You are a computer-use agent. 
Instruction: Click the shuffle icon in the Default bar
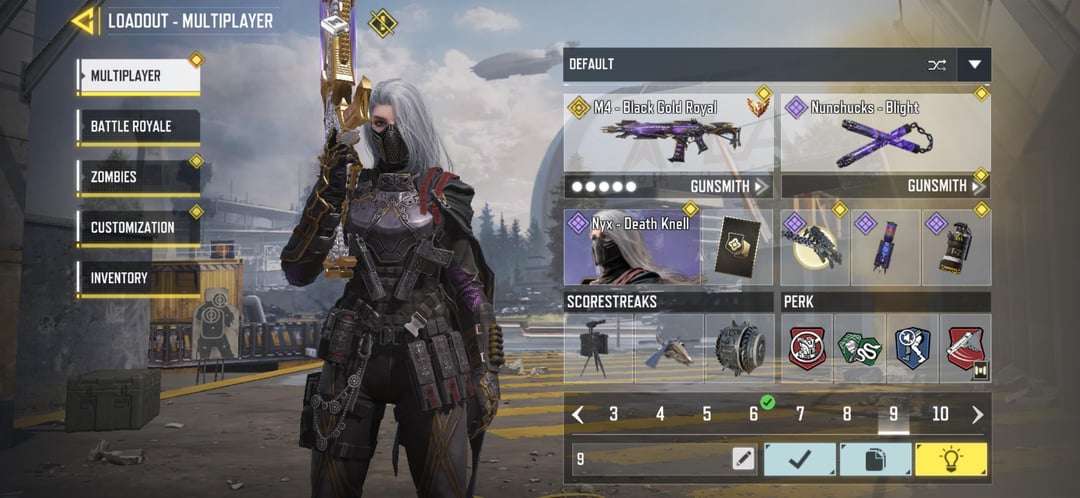[937, 65]
